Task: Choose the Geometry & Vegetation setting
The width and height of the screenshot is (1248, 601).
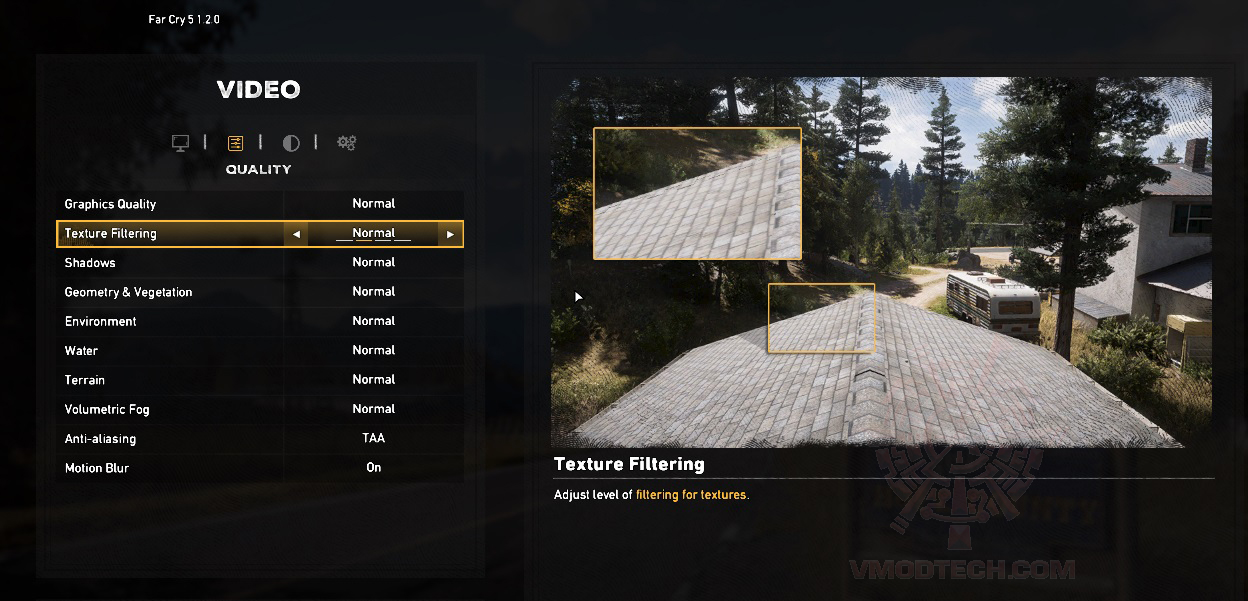Action: pos(260,292)
